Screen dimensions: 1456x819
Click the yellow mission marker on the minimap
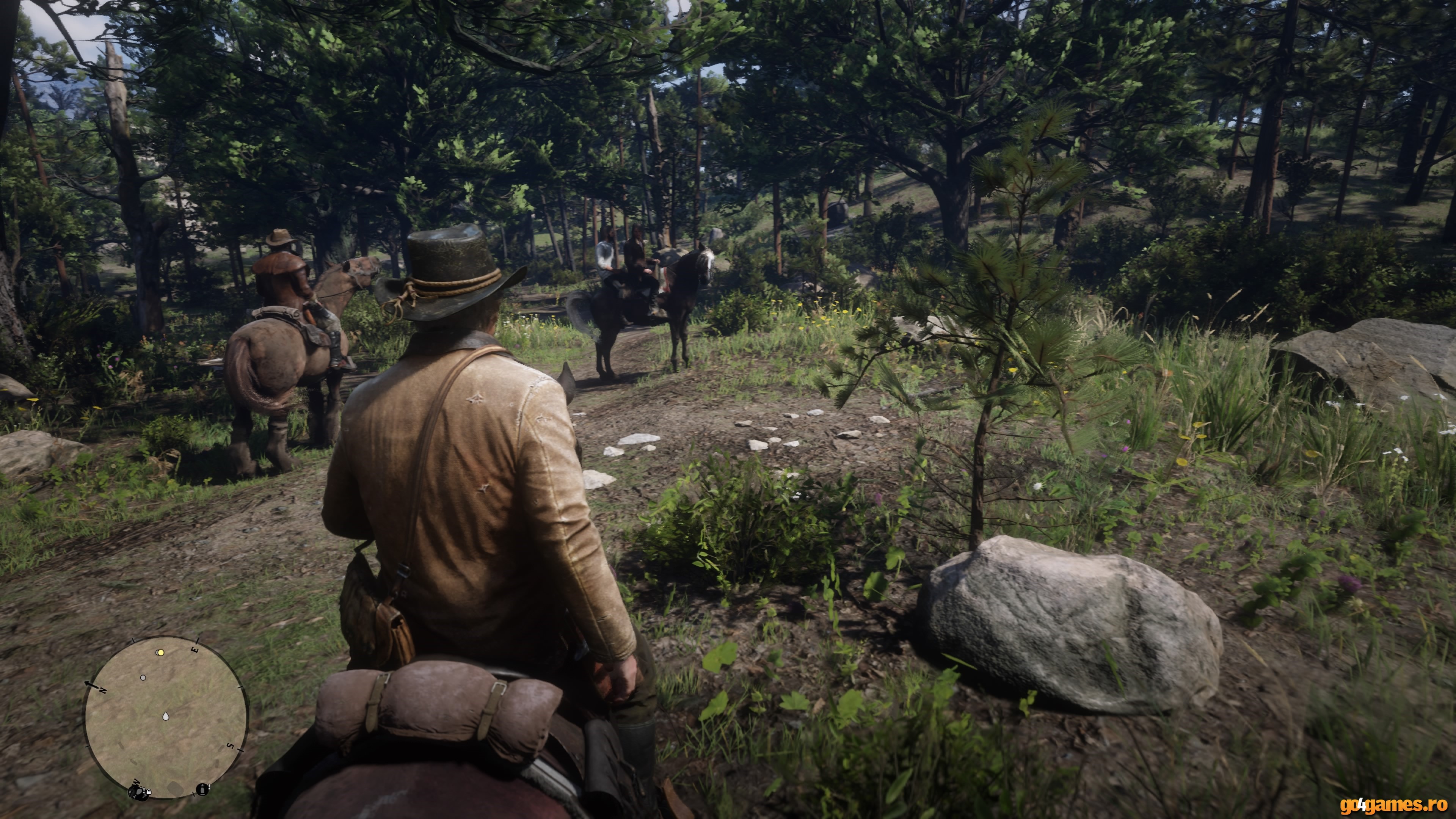(161, 653)
